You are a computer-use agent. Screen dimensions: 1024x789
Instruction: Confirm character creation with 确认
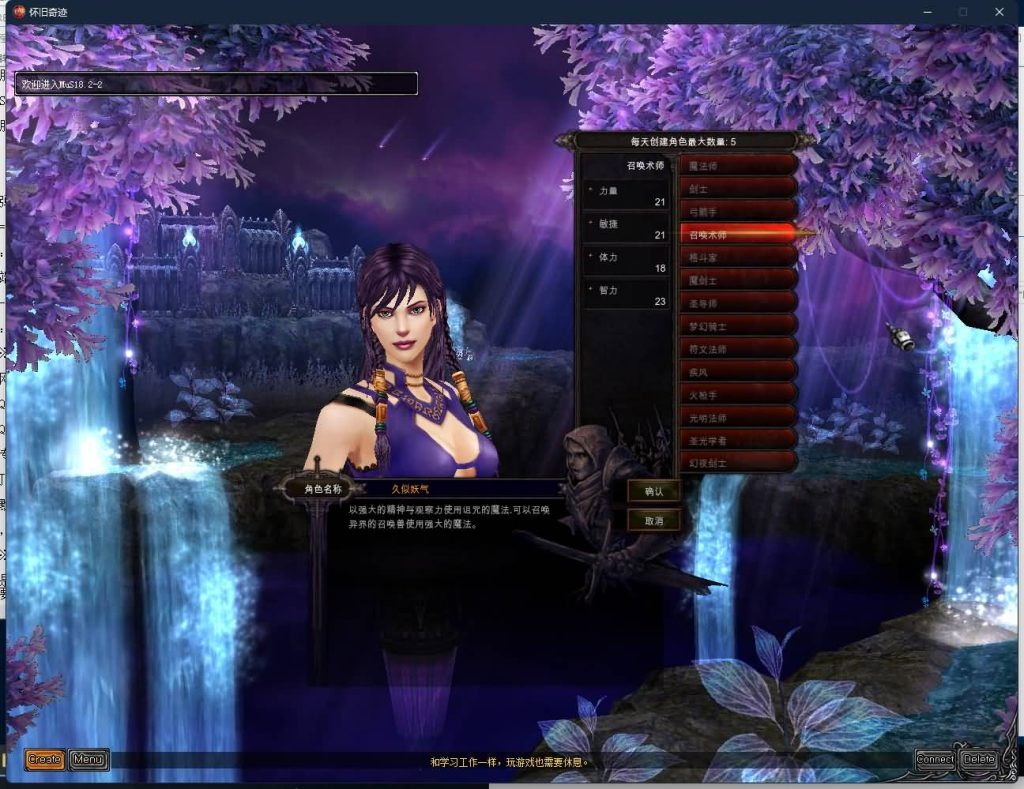pyautogui.click(x=654, y=492)
